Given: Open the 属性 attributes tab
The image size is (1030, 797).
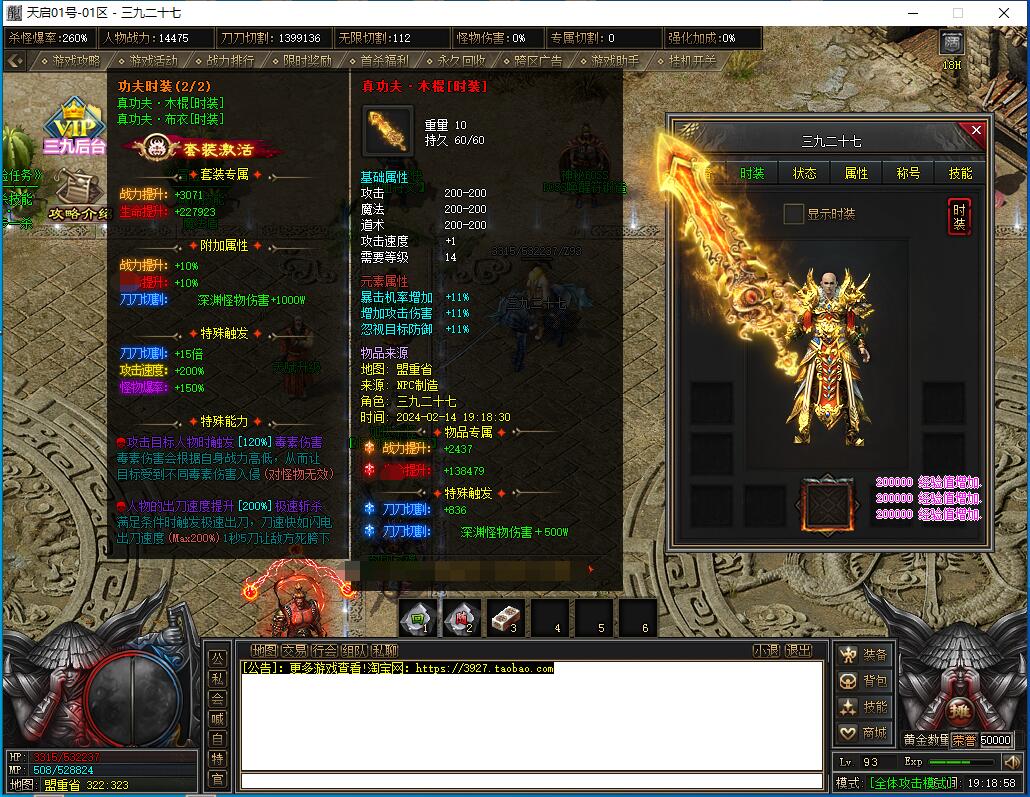Looking at the screenshot, I should [x=857, y=173].
